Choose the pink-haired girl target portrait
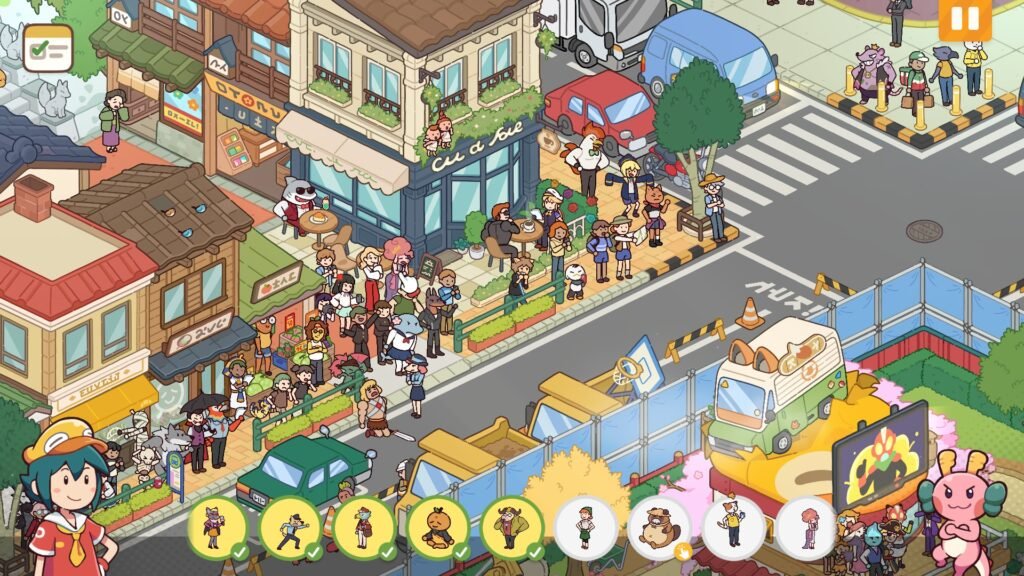The width and height of the screenshot is (1024, 576). (x=807, y=527)
